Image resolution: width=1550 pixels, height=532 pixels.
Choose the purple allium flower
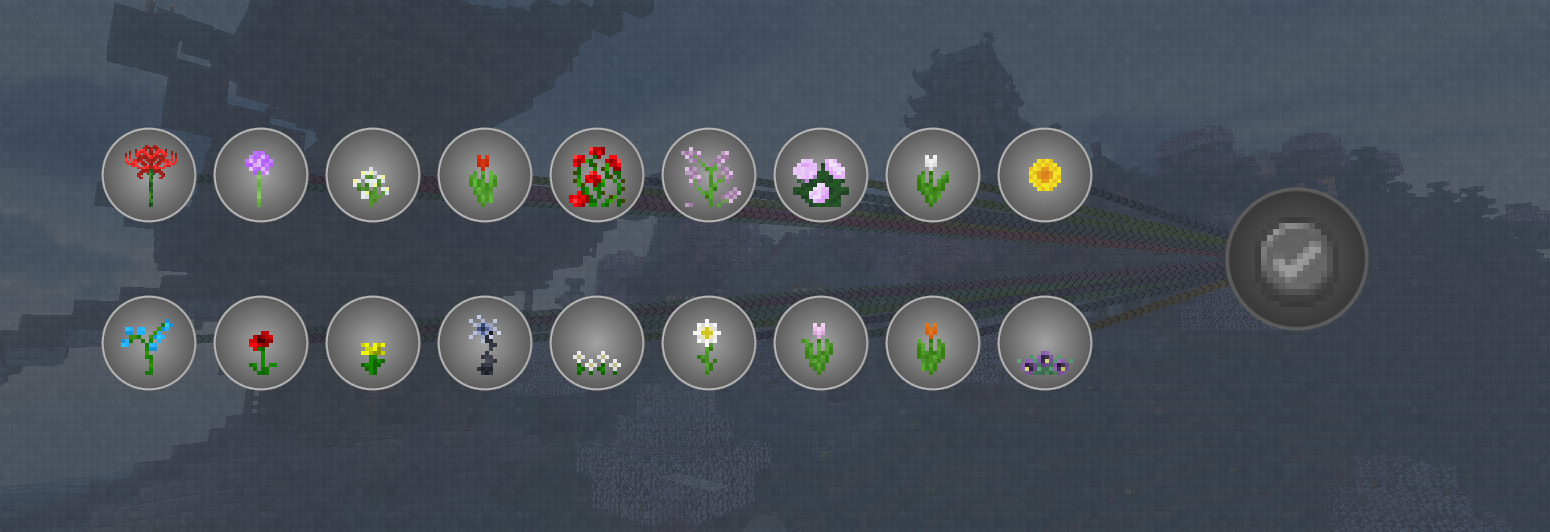tap(261, 175)
